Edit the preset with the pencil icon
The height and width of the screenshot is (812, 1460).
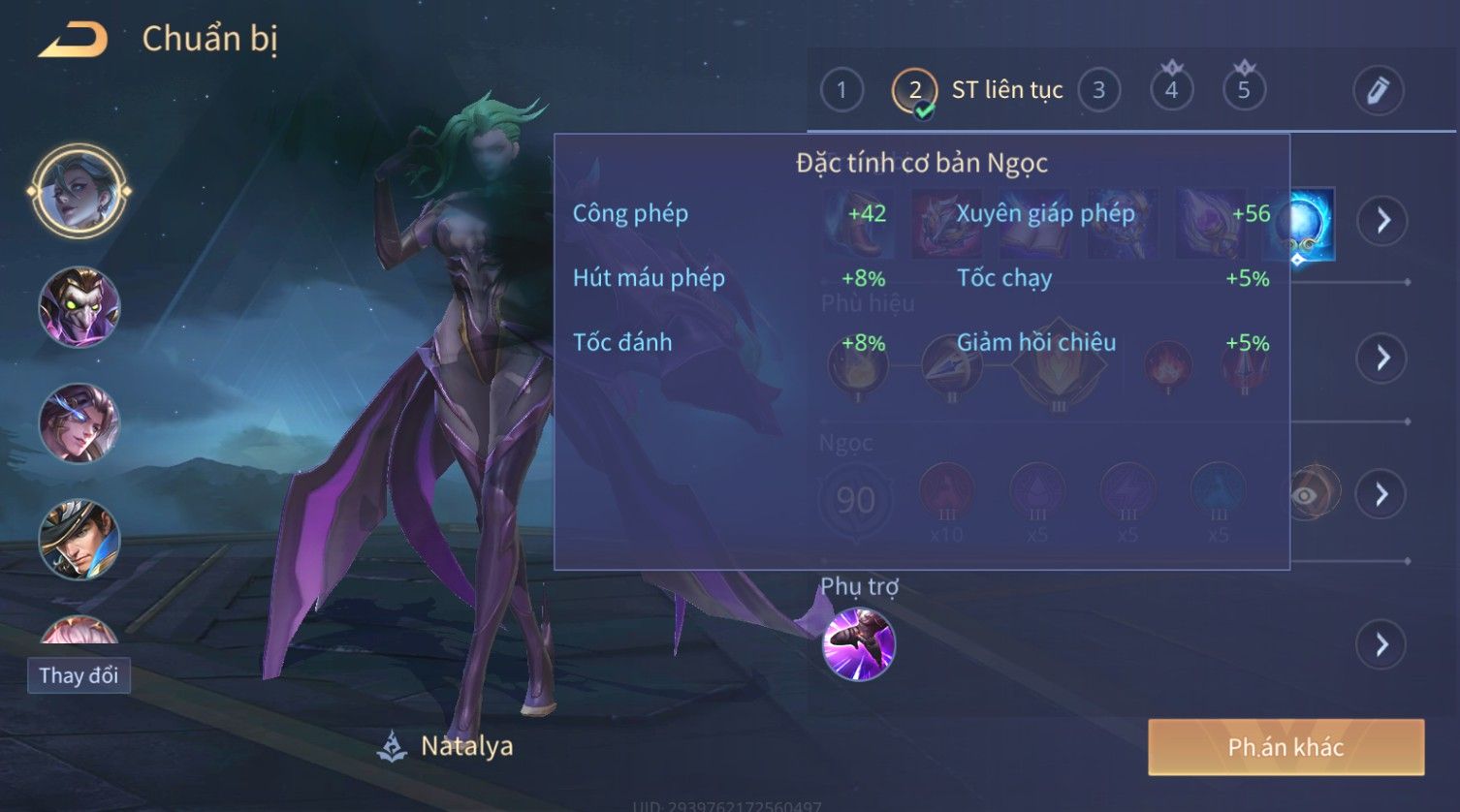(1378, 91)
